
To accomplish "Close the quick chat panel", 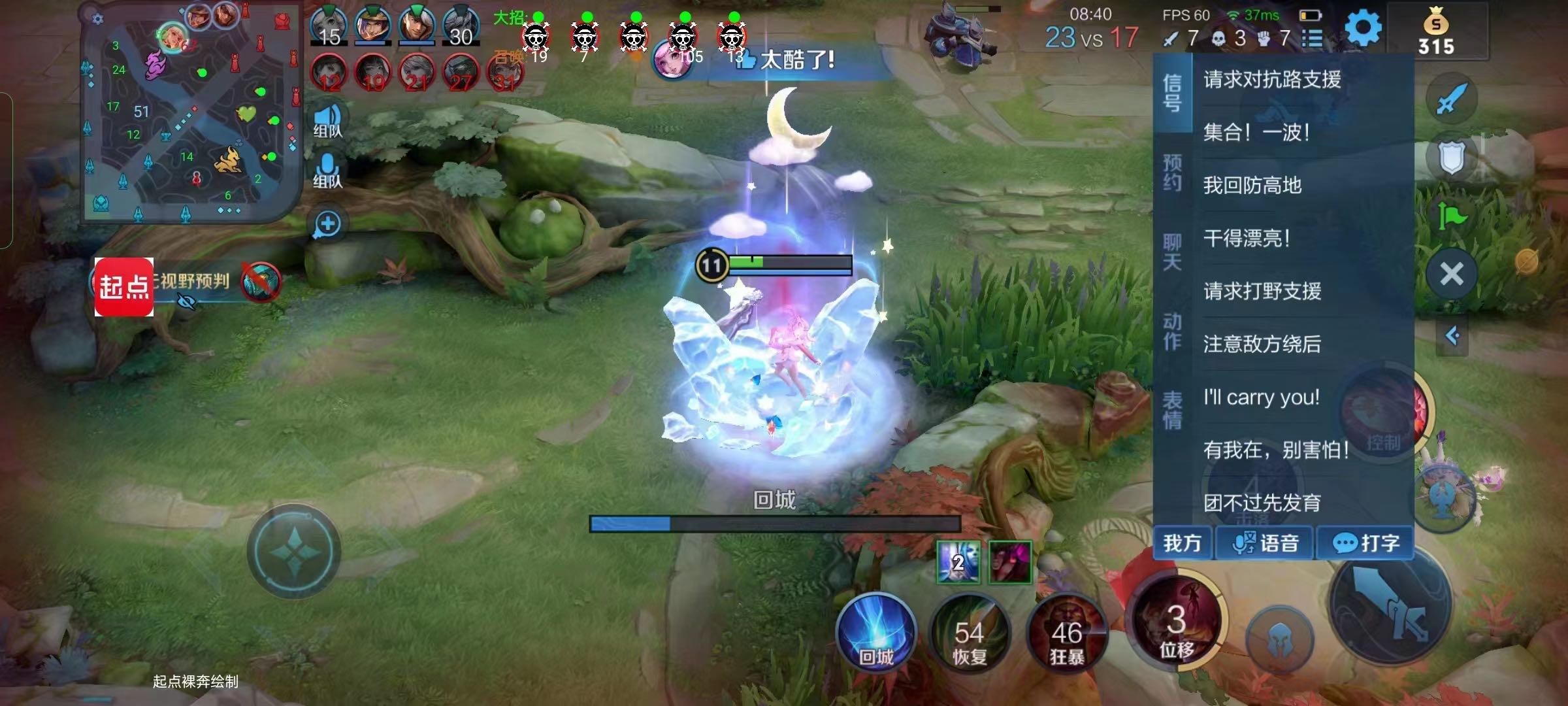I will coord(1452,274).
